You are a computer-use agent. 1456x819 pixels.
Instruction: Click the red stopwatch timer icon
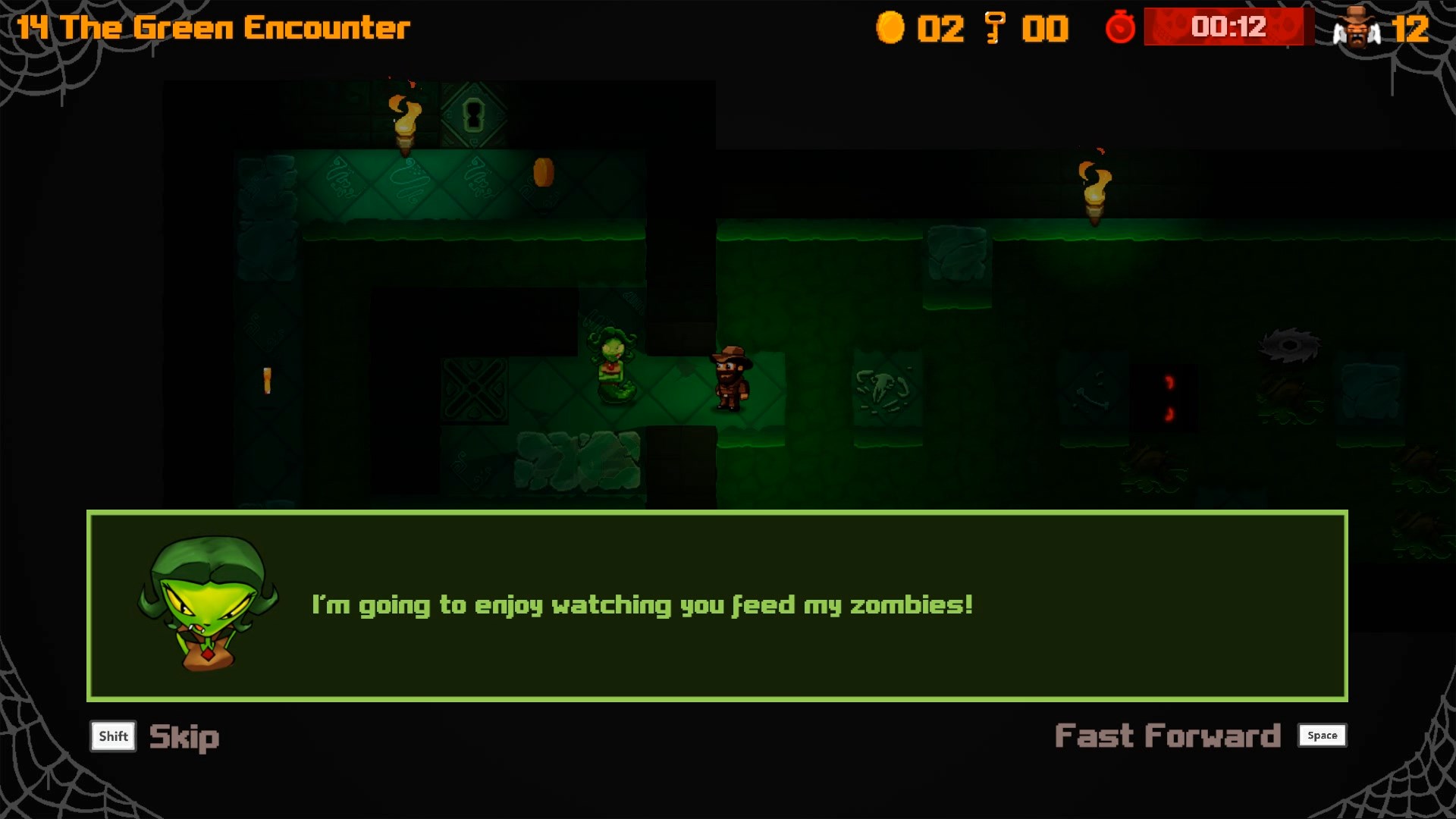click(1120, 28)
